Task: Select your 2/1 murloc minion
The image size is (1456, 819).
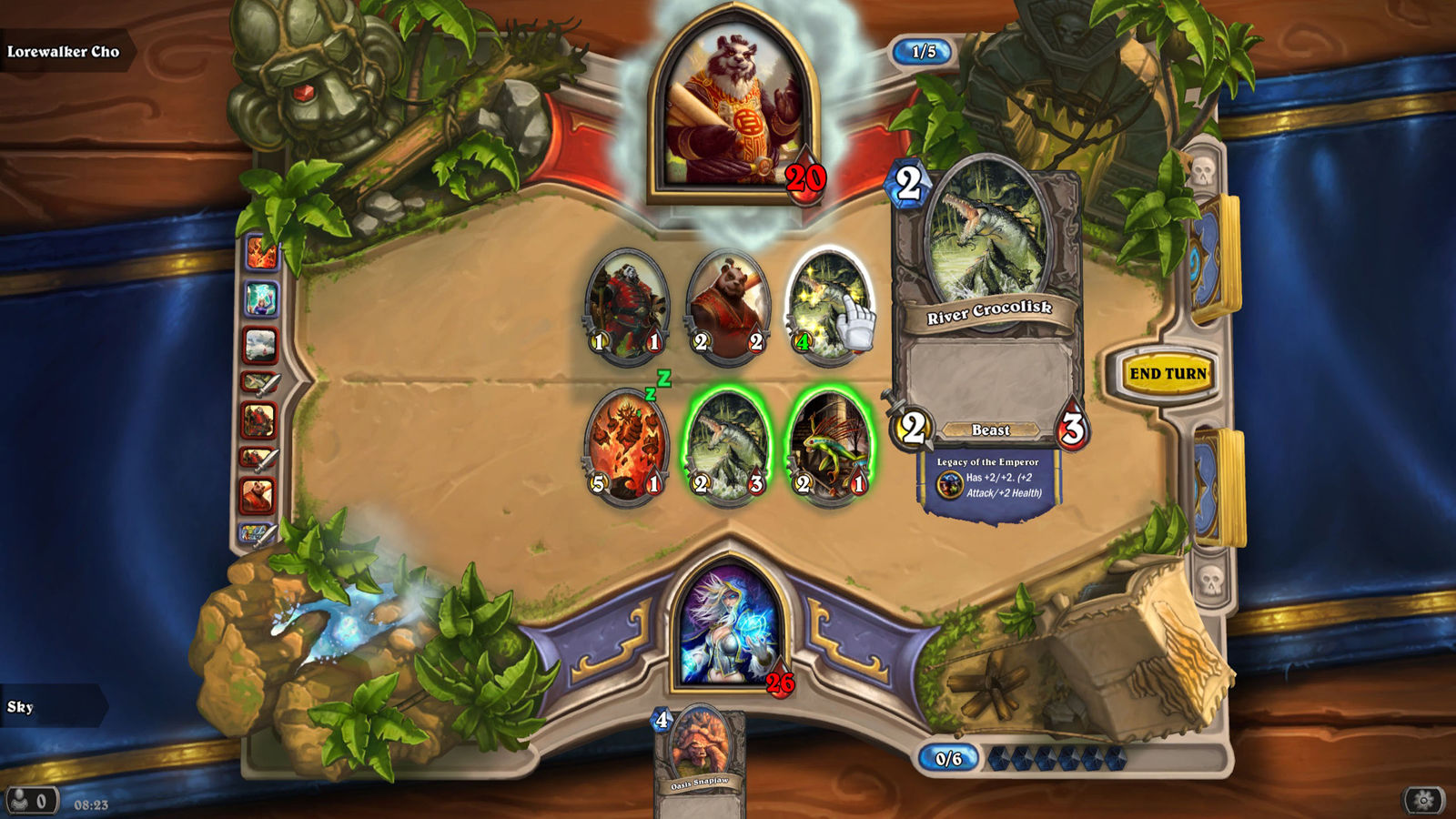Action: [829, 446]
